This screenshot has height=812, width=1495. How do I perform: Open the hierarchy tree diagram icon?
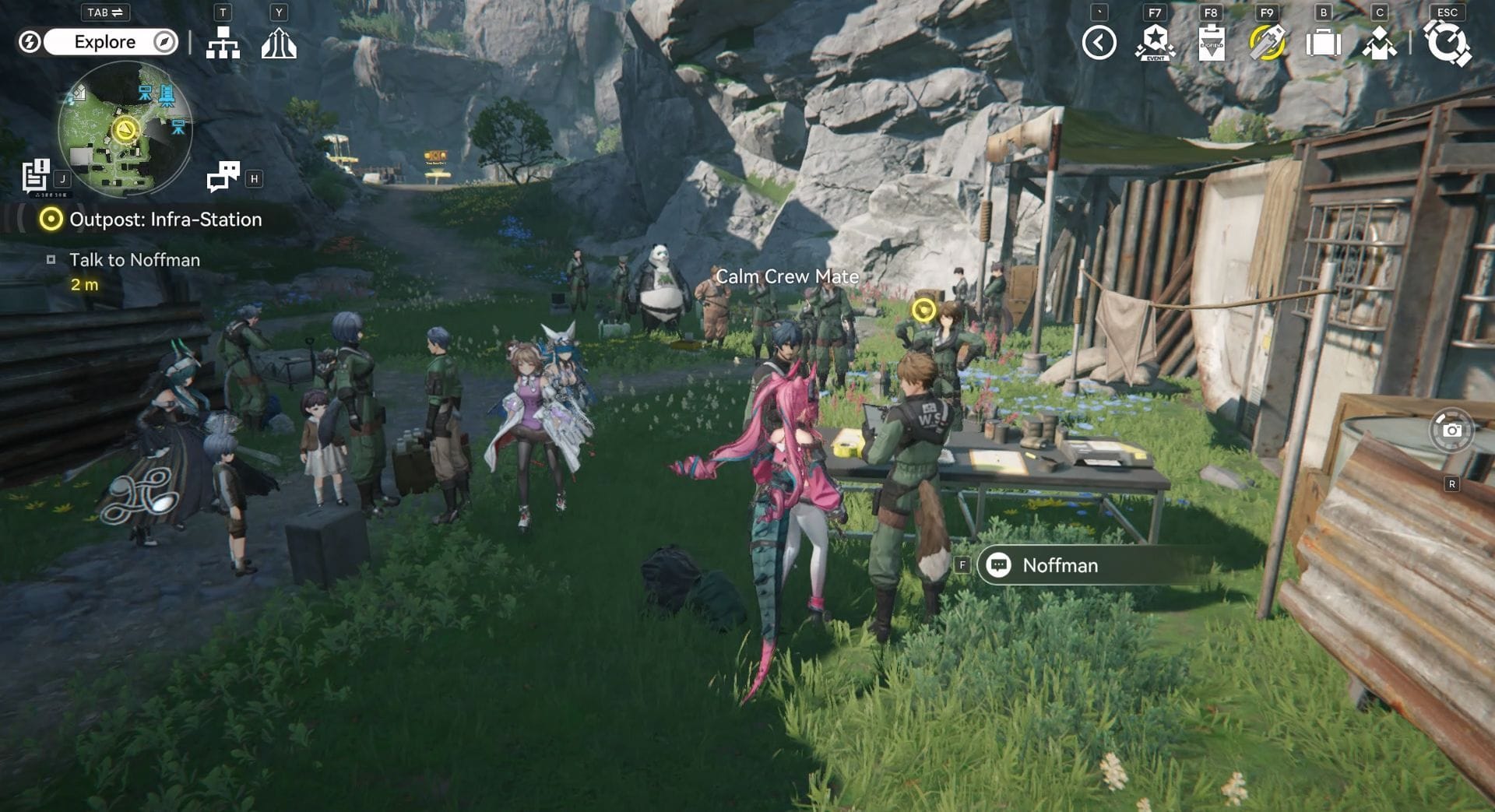tap(223, 44)
